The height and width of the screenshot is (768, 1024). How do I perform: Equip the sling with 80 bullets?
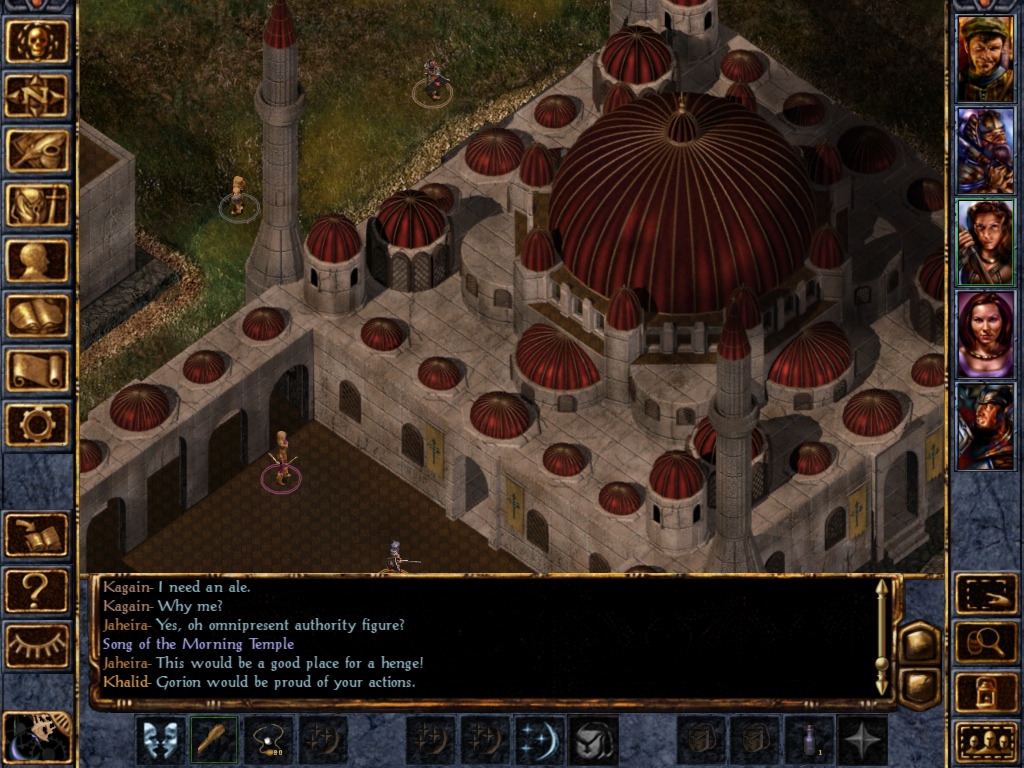coord(269,741)
